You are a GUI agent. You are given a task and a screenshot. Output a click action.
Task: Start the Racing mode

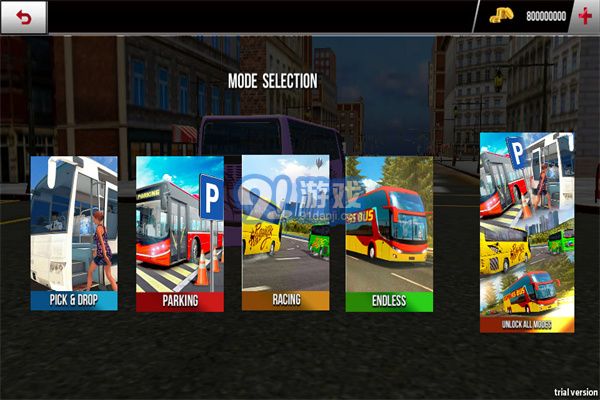point(285,232)
